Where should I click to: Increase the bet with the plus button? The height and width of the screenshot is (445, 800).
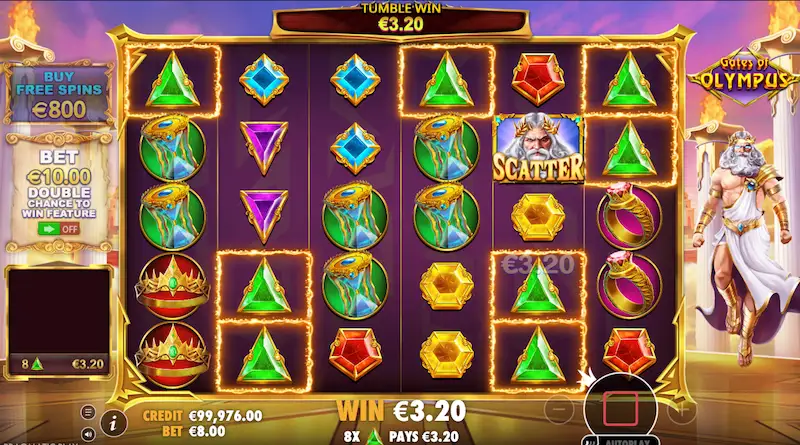(684, 409)
